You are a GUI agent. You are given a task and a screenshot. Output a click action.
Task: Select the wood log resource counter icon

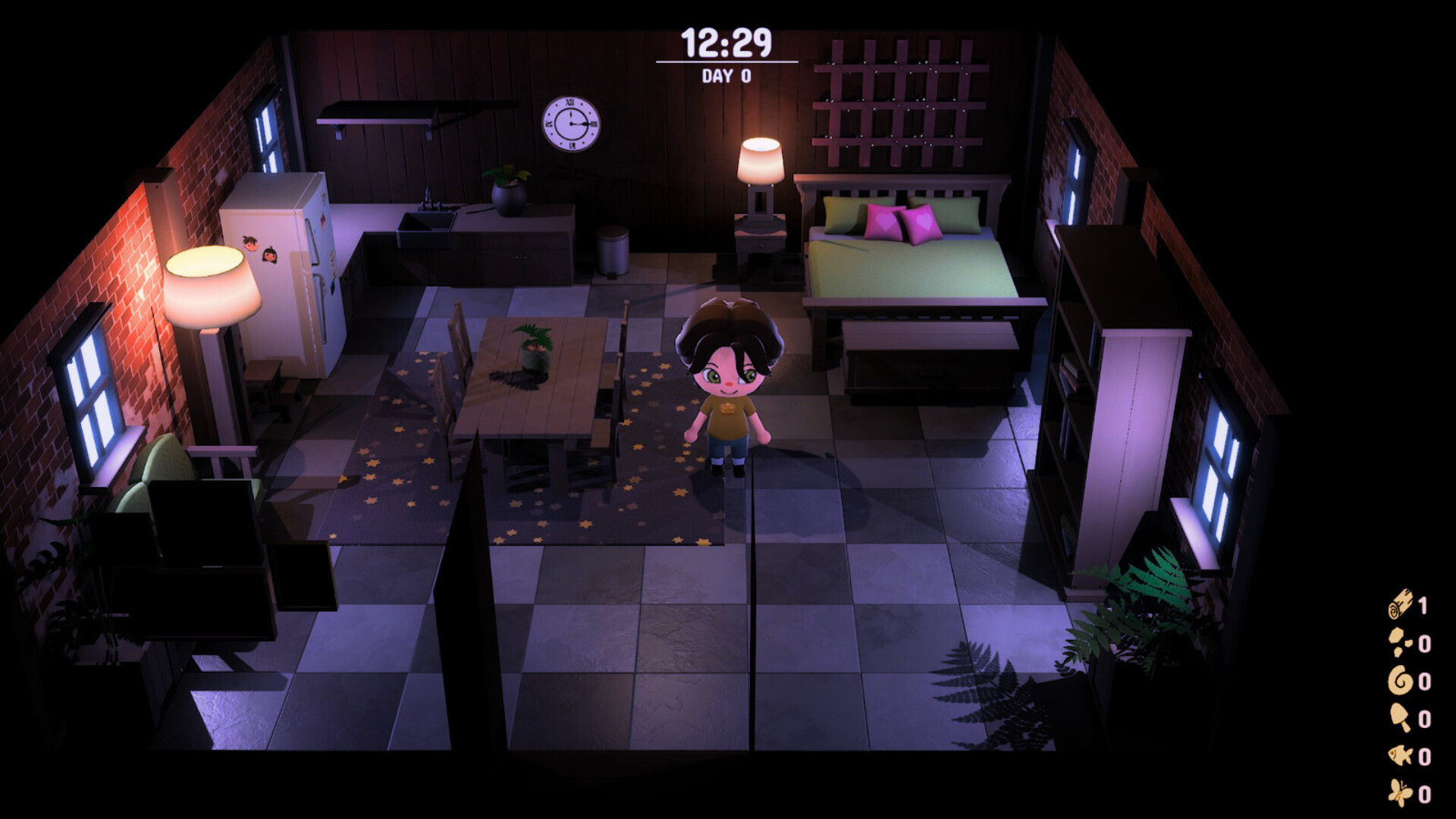[1401, 604]
